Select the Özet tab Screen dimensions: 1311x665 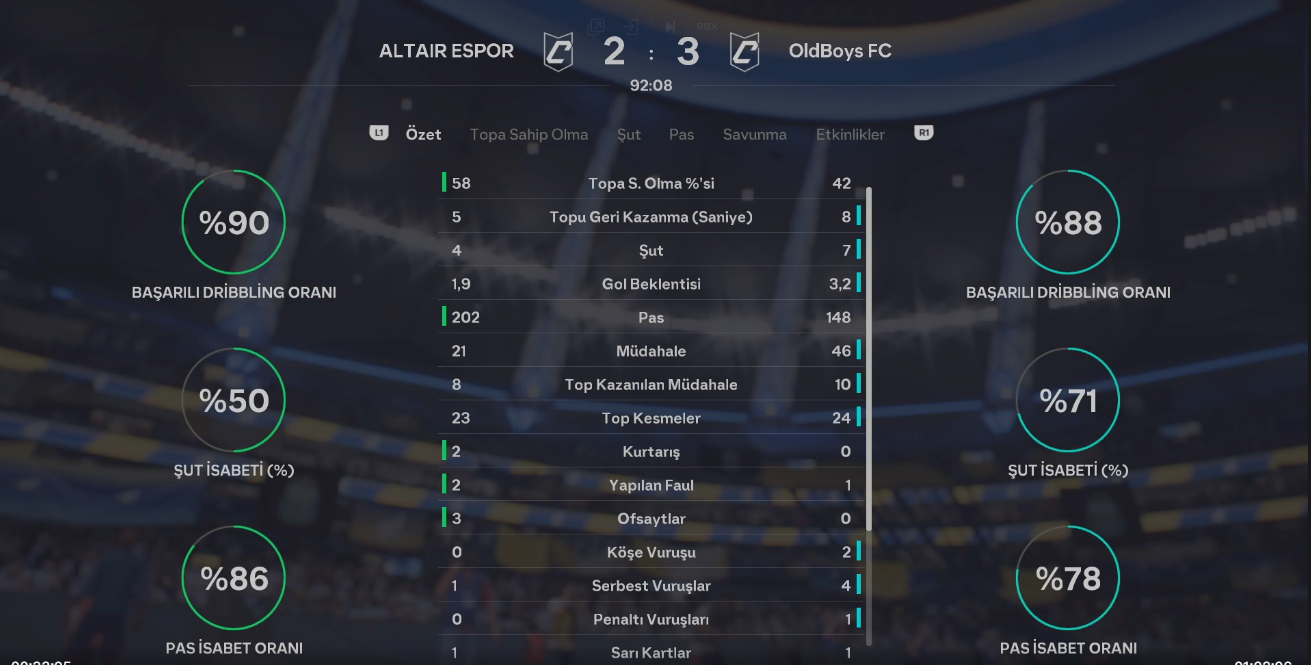(x=423, y=134)
